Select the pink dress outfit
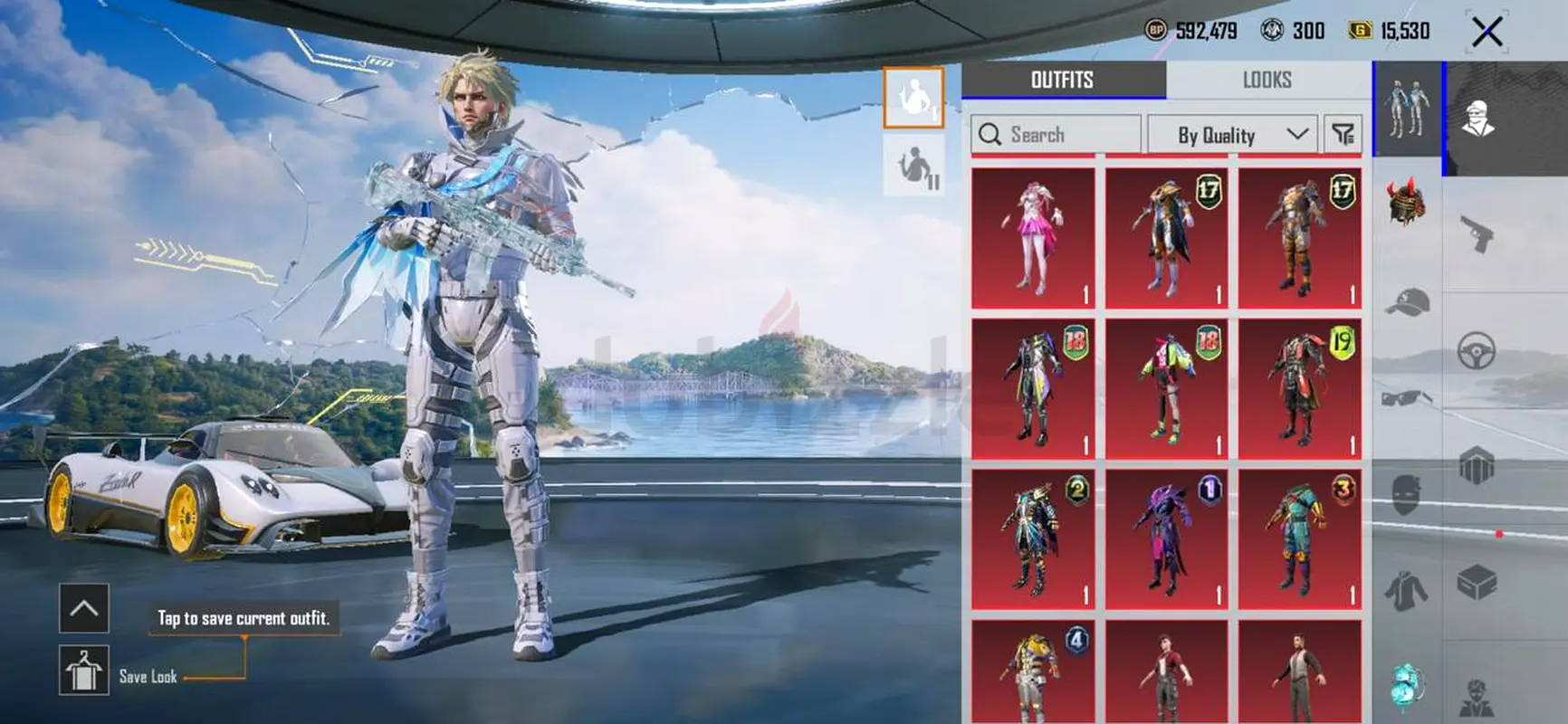The width and height of the screenshot is (1568, 724). tap(1033, 238)
